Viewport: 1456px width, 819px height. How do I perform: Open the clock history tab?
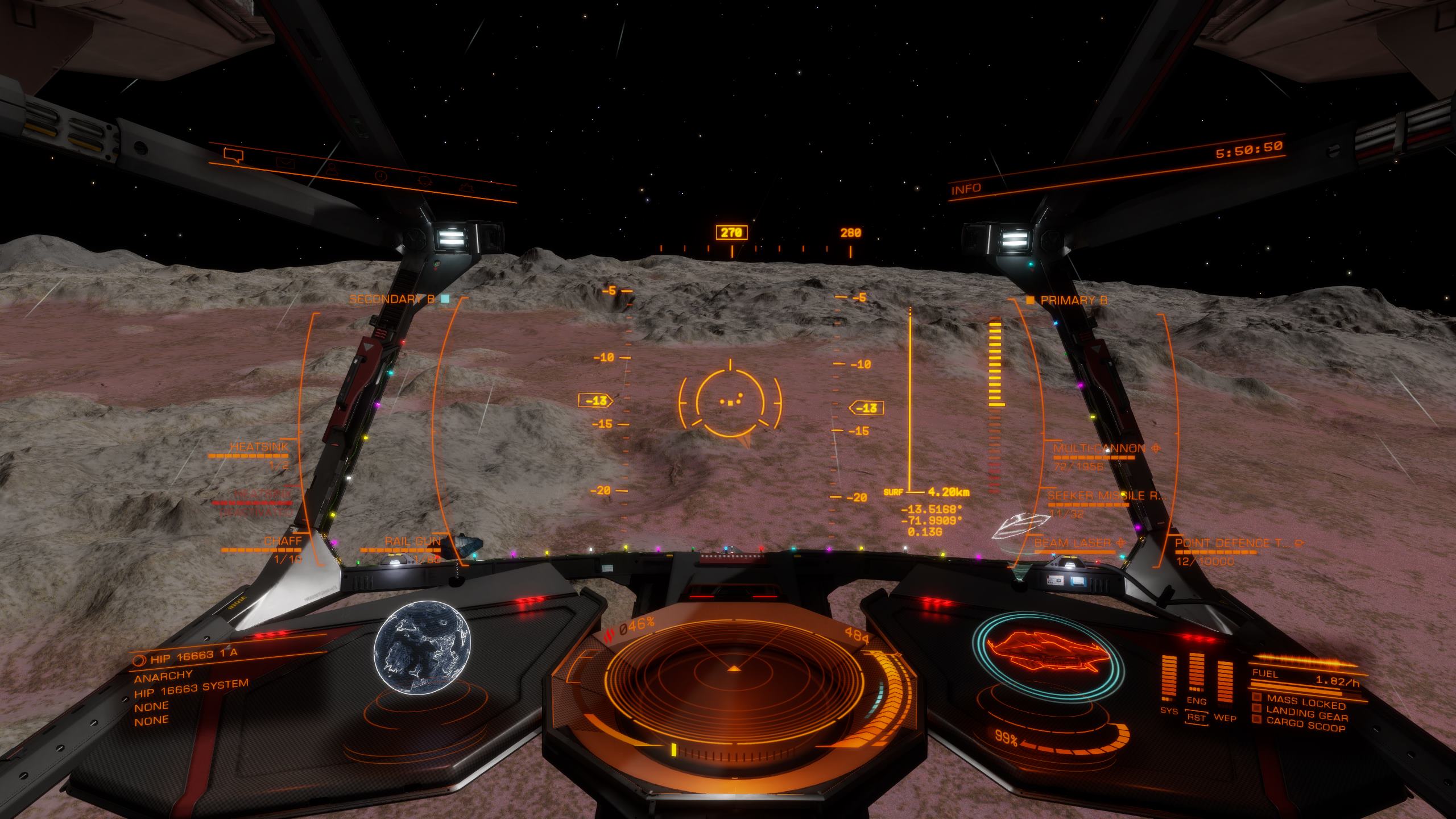[380, 176]
